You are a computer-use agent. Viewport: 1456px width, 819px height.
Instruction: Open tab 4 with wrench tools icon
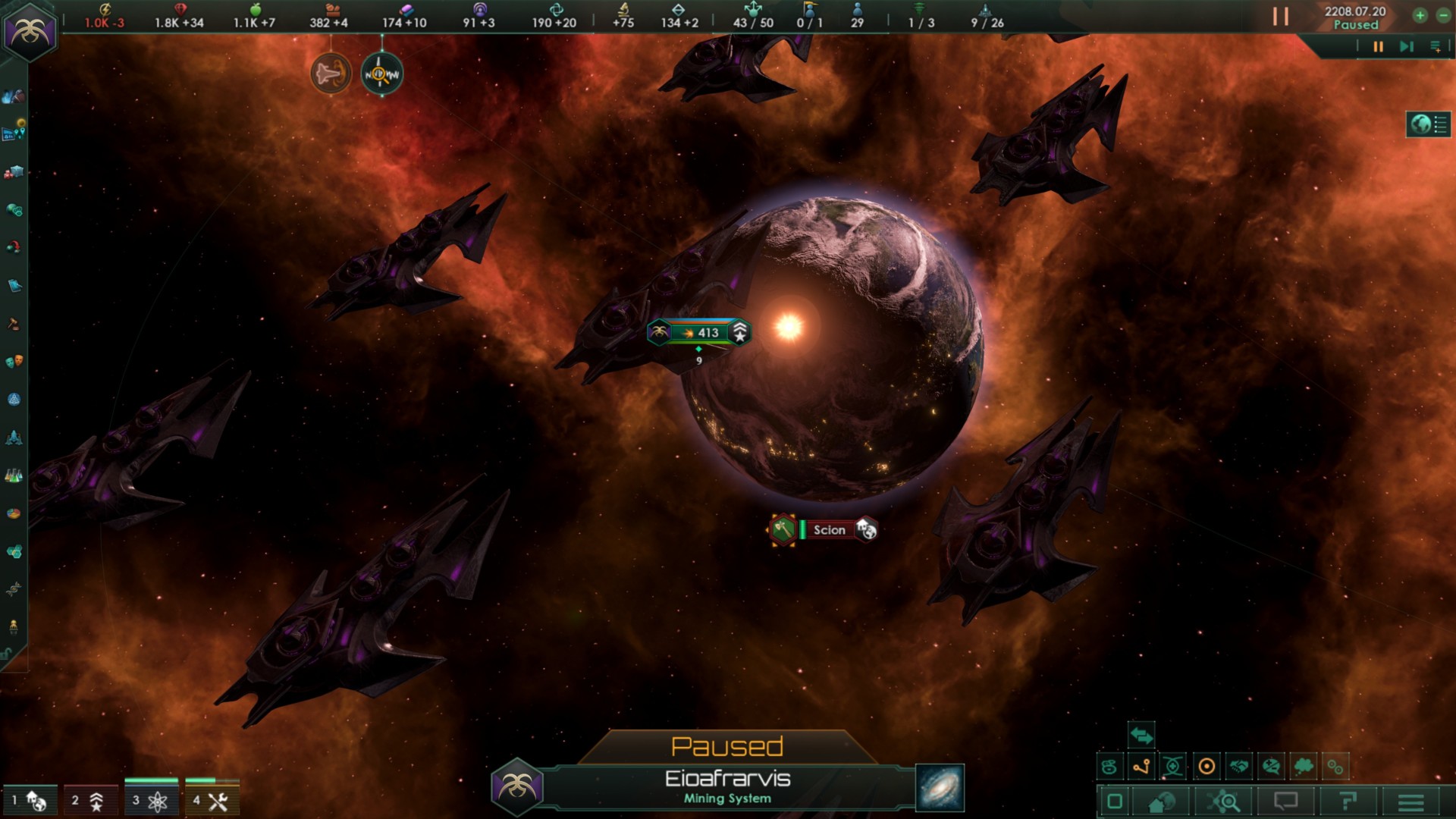point(212,800)
